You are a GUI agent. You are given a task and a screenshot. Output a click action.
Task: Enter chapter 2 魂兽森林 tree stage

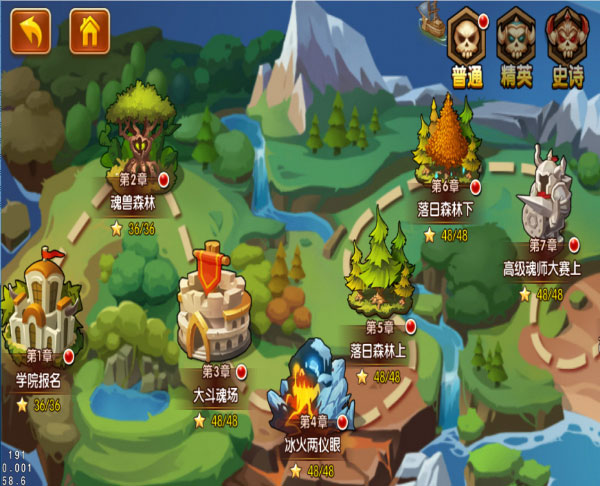point(138,130)
